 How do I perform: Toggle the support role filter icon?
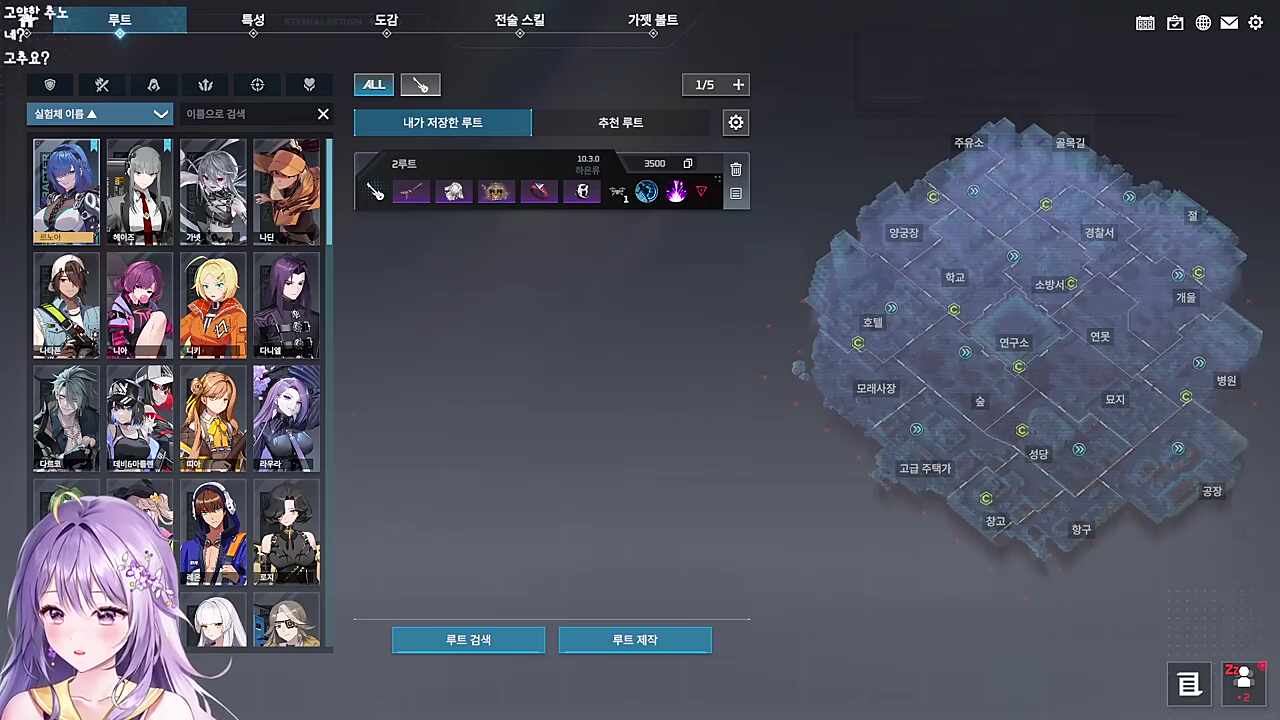pos(309,85)
